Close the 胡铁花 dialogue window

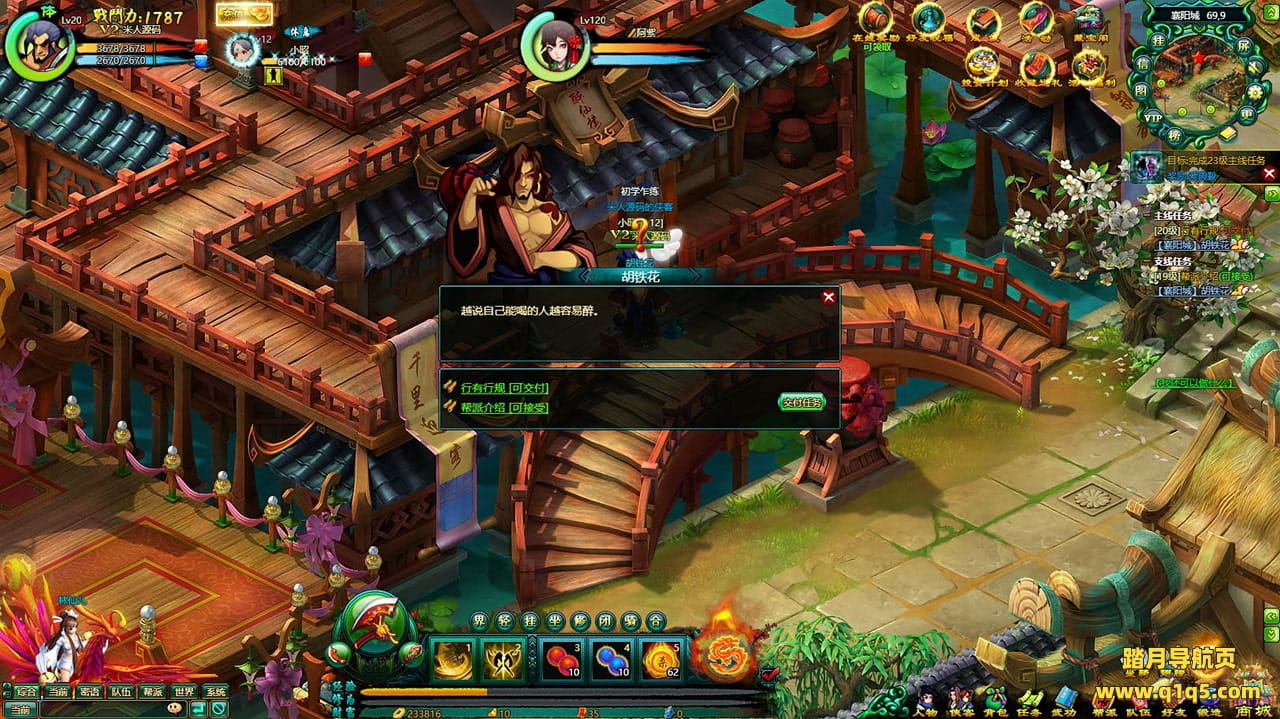point(828,297)
